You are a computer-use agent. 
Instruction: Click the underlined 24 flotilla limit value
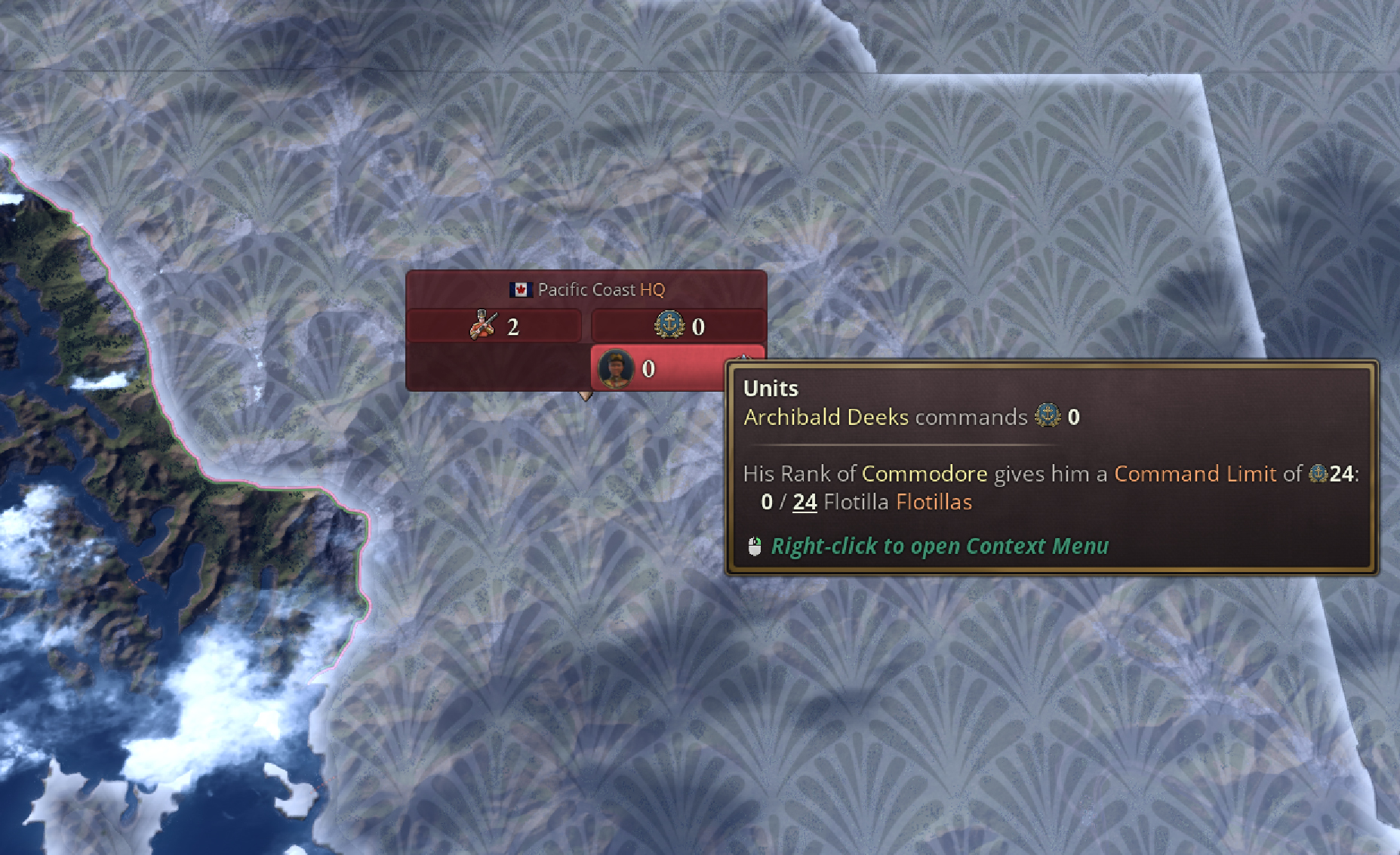[803, 501]
